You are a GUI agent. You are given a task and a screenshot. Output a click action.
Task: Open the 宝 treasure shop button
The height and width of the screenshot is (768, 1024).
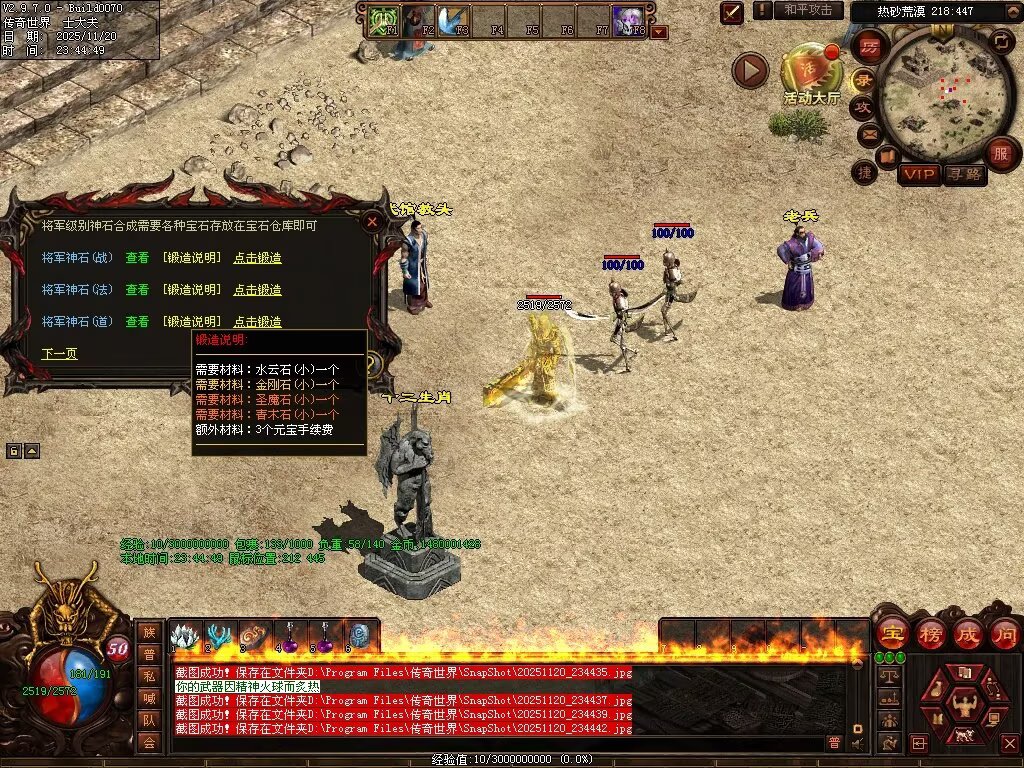[x=891, y=633]
